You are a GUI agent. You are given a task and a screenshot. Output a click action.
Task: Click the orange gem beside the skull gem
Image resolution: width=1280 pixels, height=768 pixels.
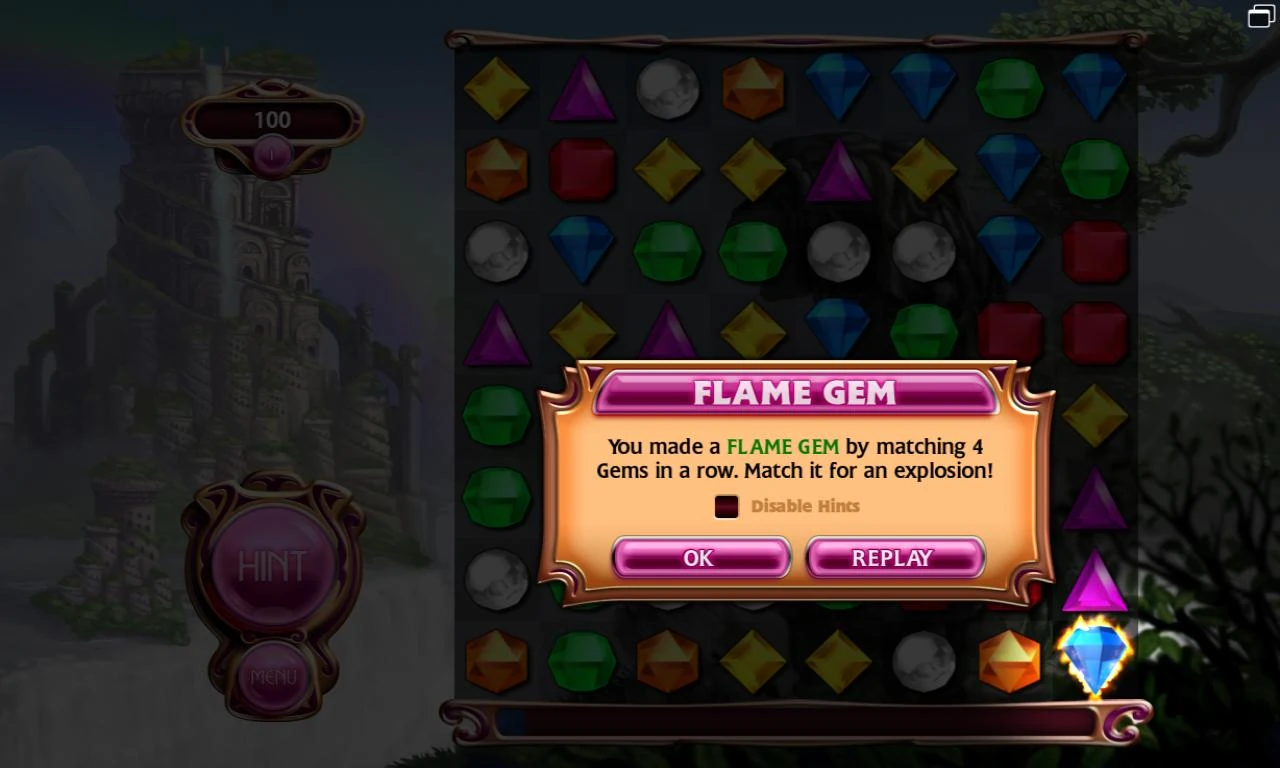click(753, 89)
